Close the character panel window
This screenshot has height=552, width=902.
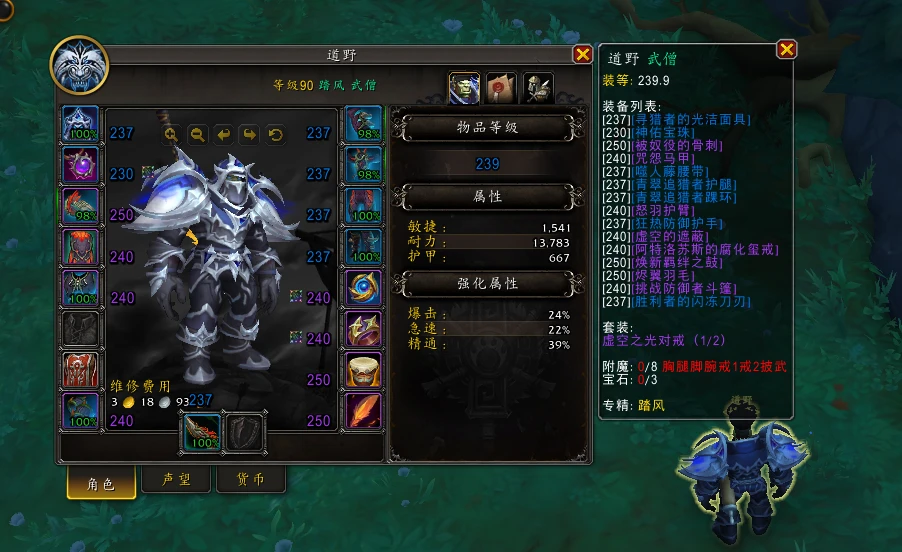[582, 55]
